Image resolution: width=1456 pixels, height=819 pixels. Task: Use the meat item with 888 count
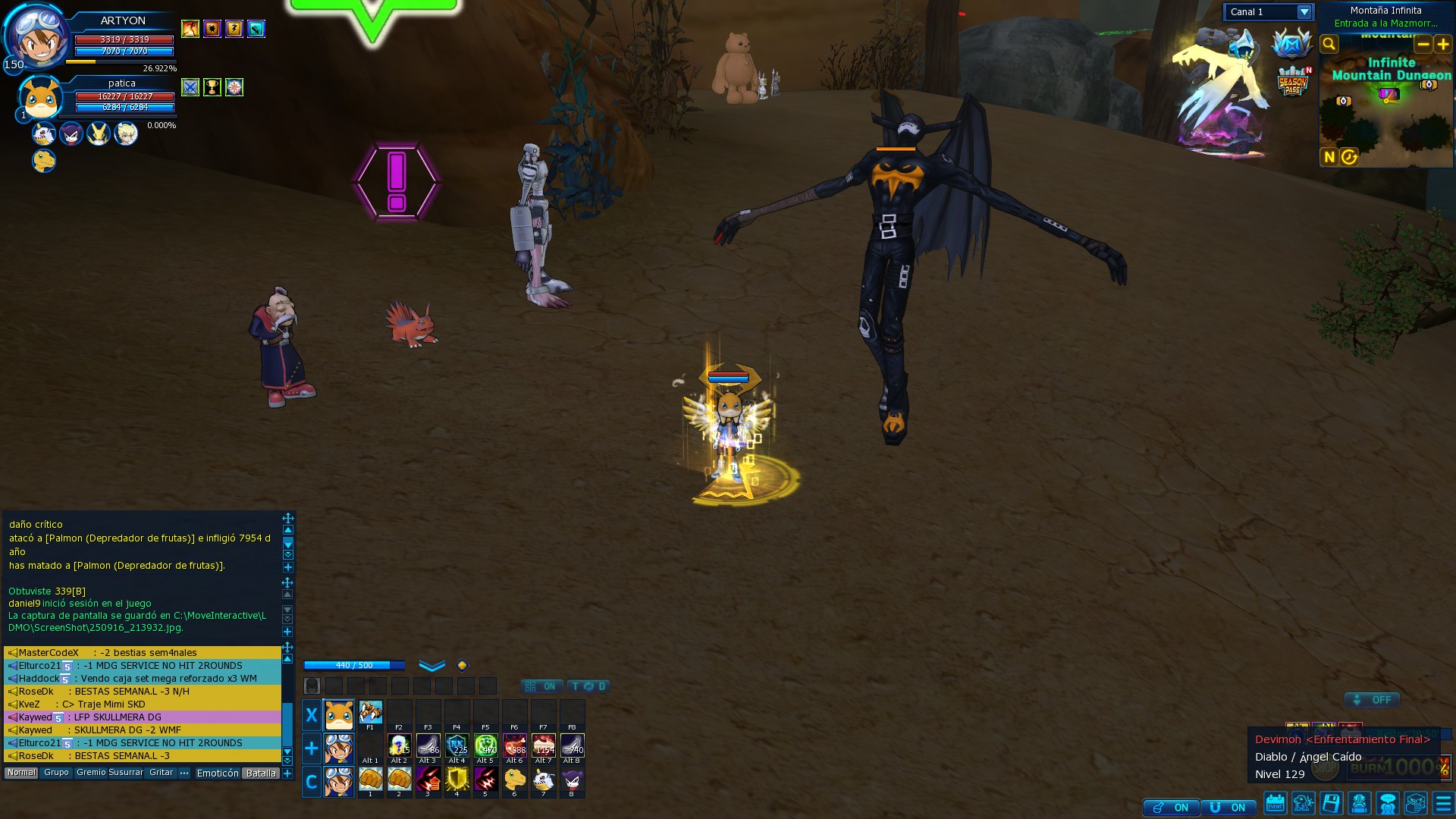(x=514, y=745)
